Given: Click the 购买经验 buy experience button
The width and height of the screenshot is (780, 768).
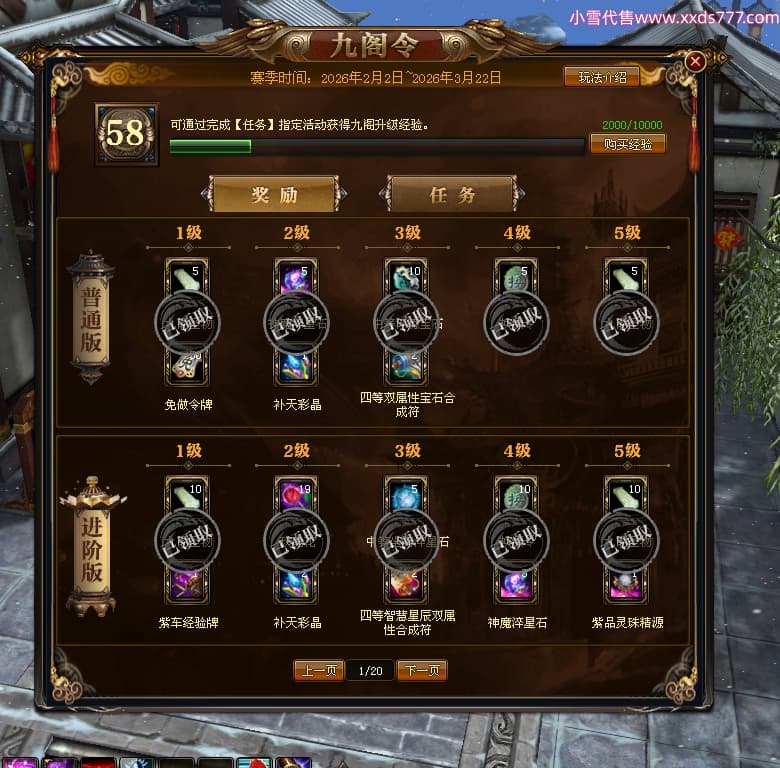Looking at the screenshot, I should coord(627,144).
